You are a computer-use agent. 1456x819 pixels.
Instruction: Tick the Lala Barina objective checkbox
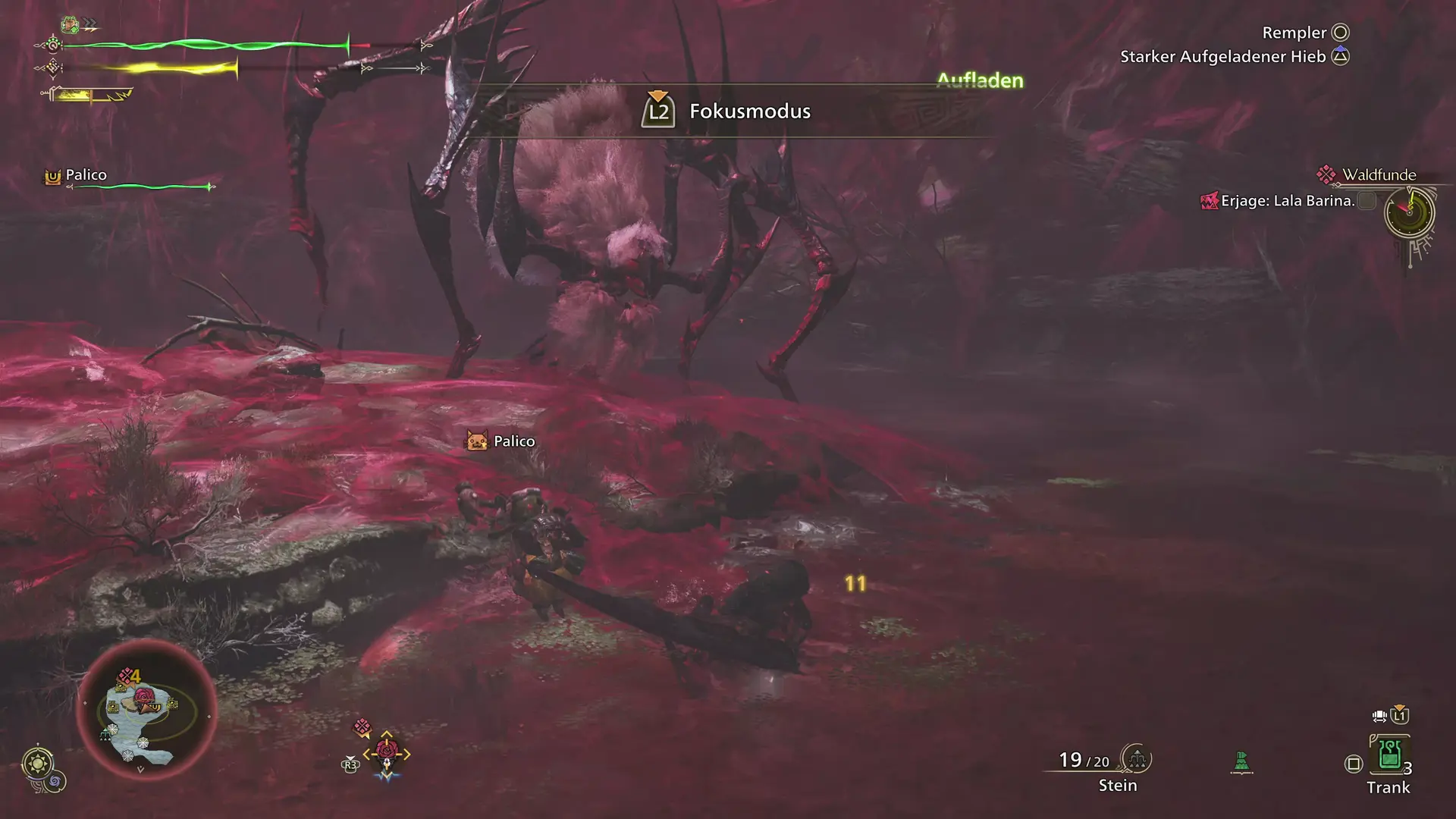pyautogui.click(x=1367, y=201)
